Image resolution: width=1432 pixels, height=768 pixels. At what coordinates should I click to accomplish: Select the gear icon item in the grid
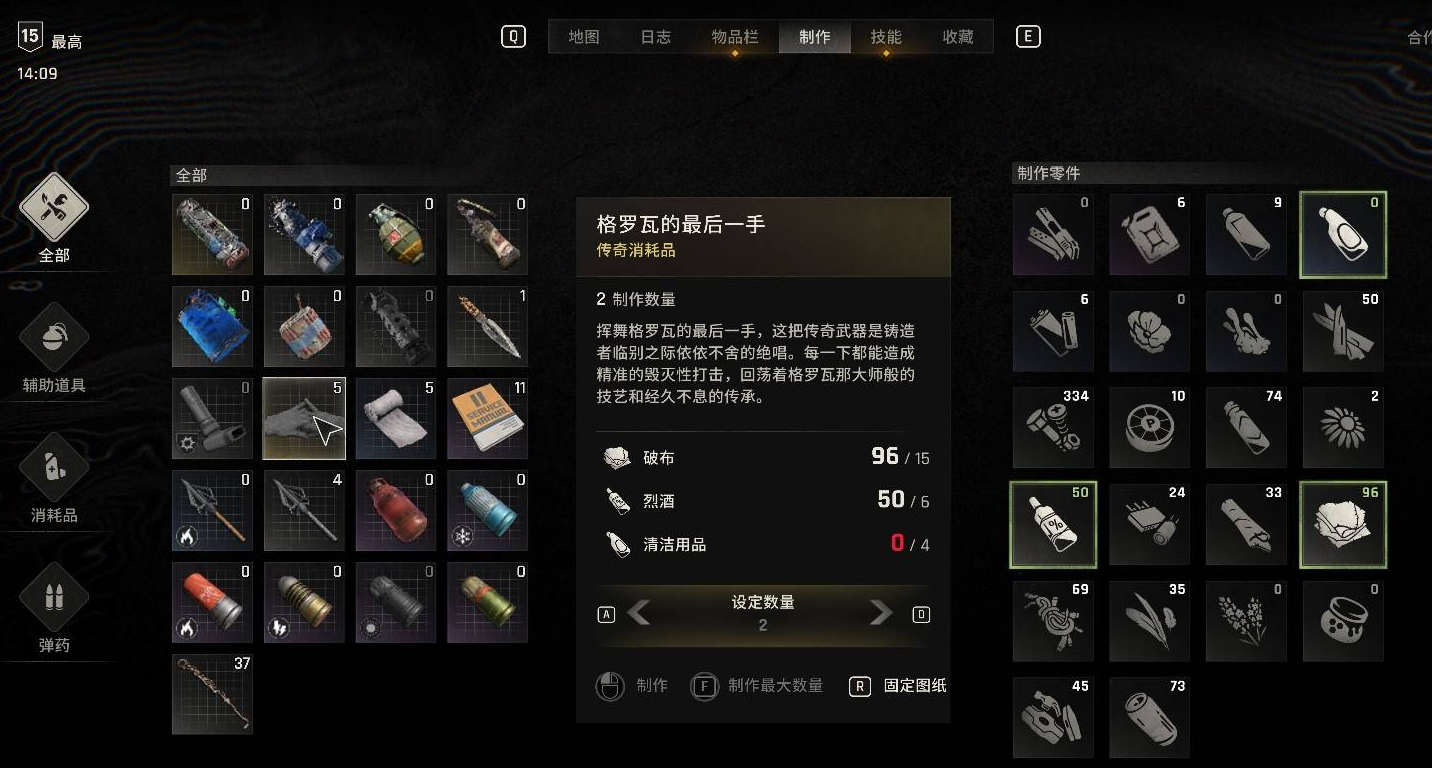click(212, 418)
